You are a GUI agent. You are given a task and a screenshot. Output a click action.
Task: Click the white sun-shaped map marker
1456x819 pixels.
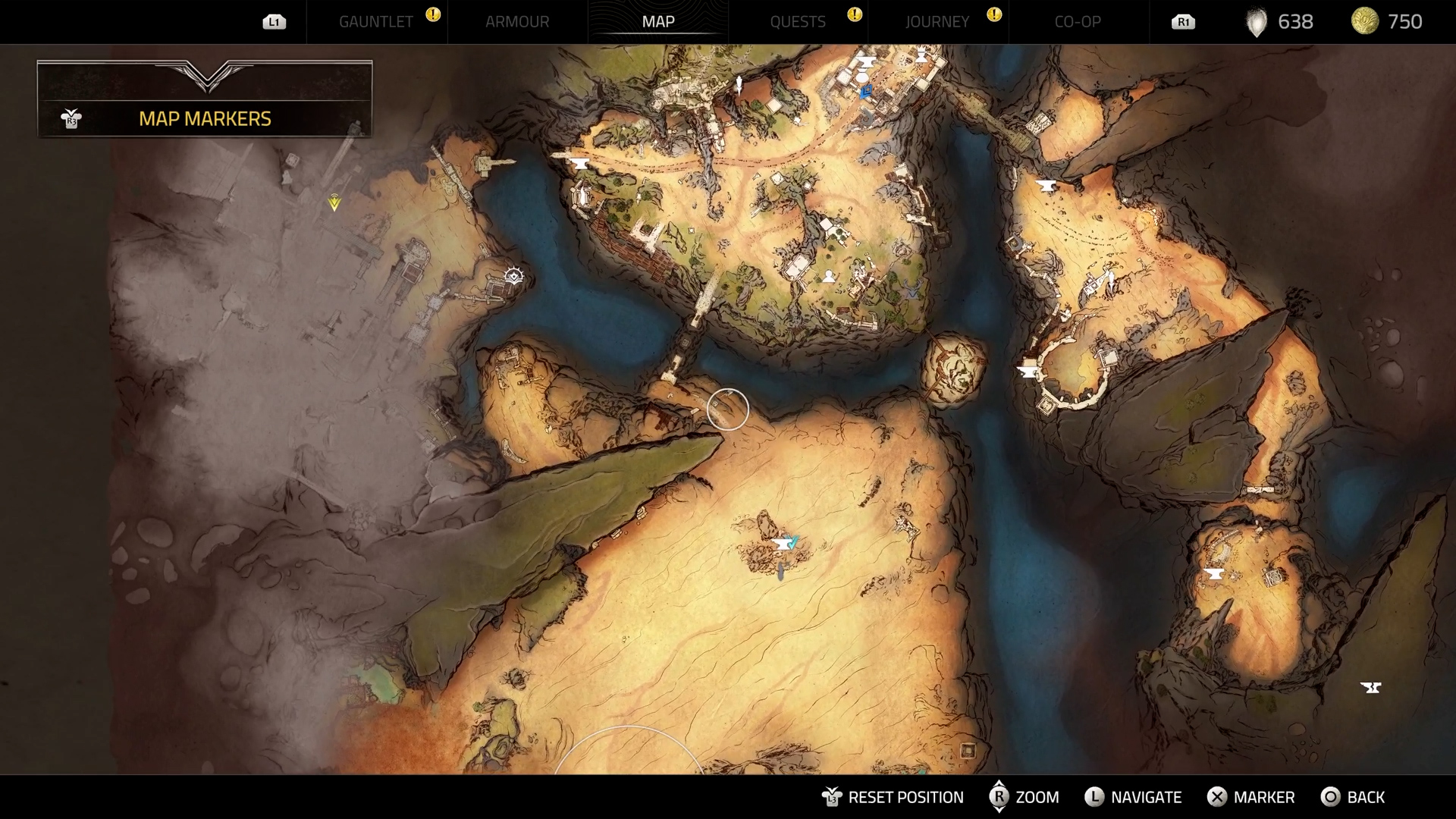(x=514, y=275)
